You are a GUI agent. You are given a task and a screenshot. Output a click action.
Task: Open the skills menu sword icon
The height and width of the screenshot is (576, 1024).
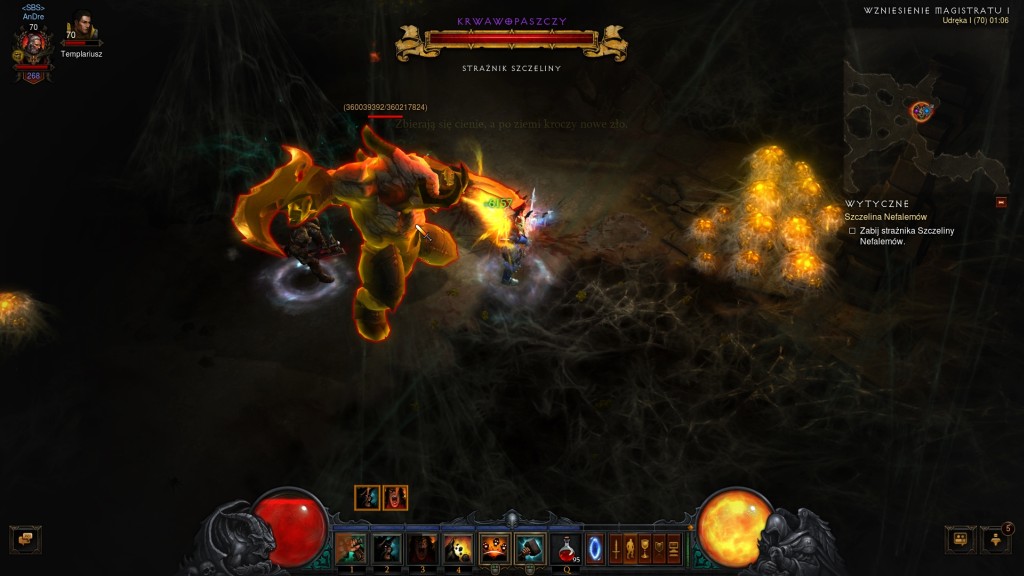[x=616, y=549]
